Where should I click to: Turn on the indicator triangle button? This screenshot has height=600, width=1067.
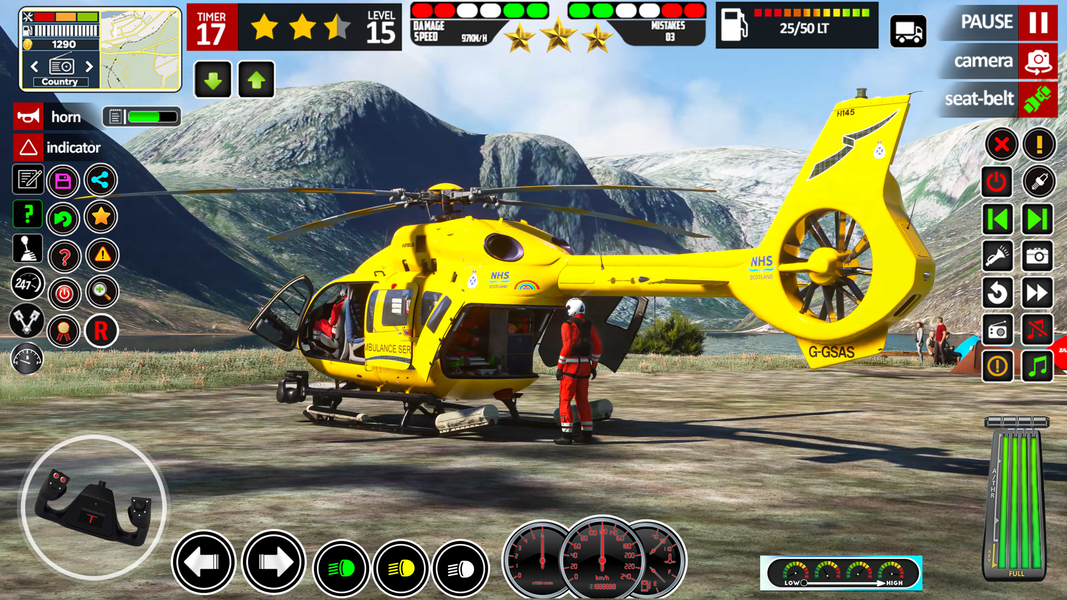click(28, 148)
